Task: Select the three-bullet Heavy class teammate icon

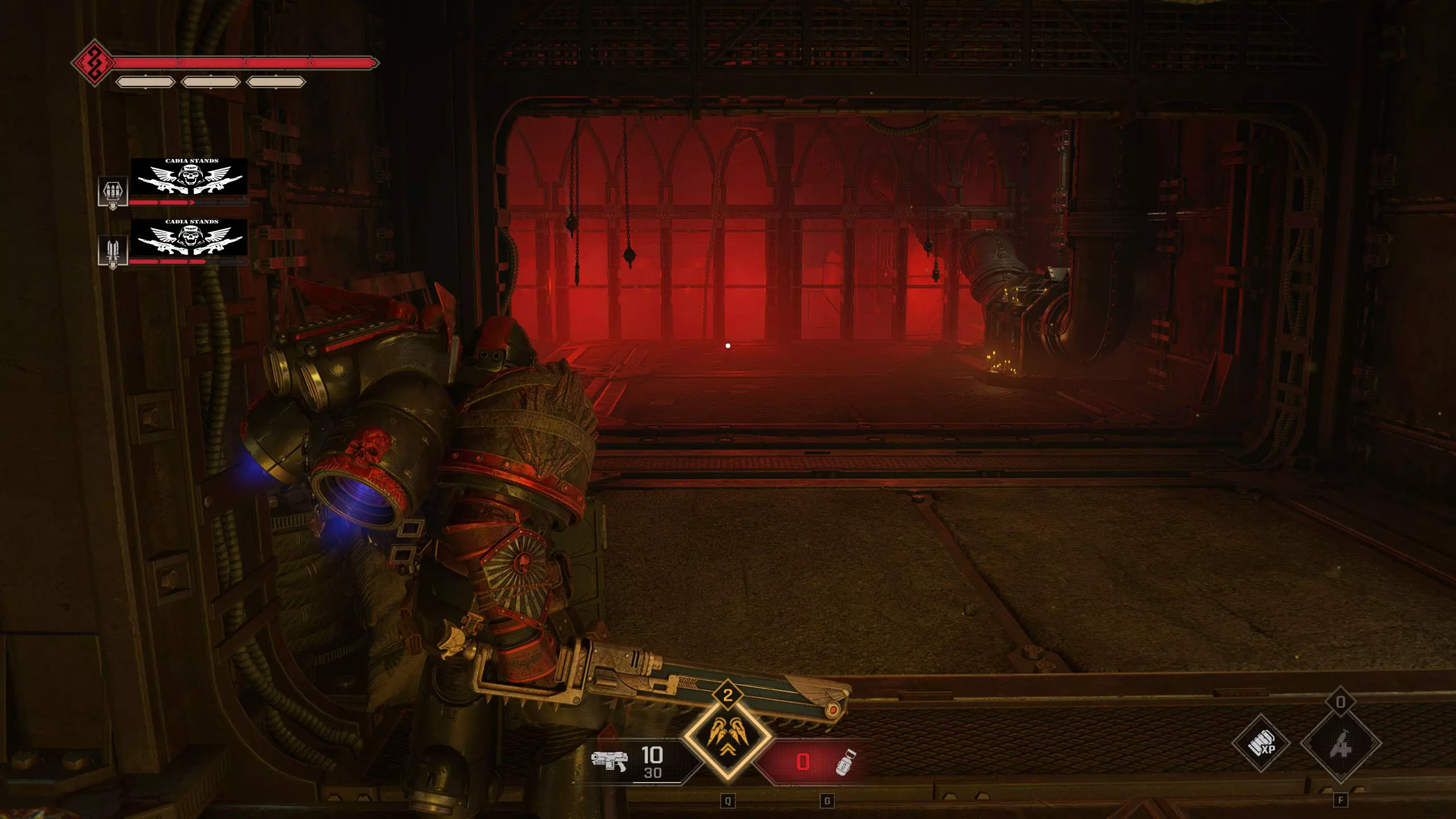Action: [x=112, y=192]
